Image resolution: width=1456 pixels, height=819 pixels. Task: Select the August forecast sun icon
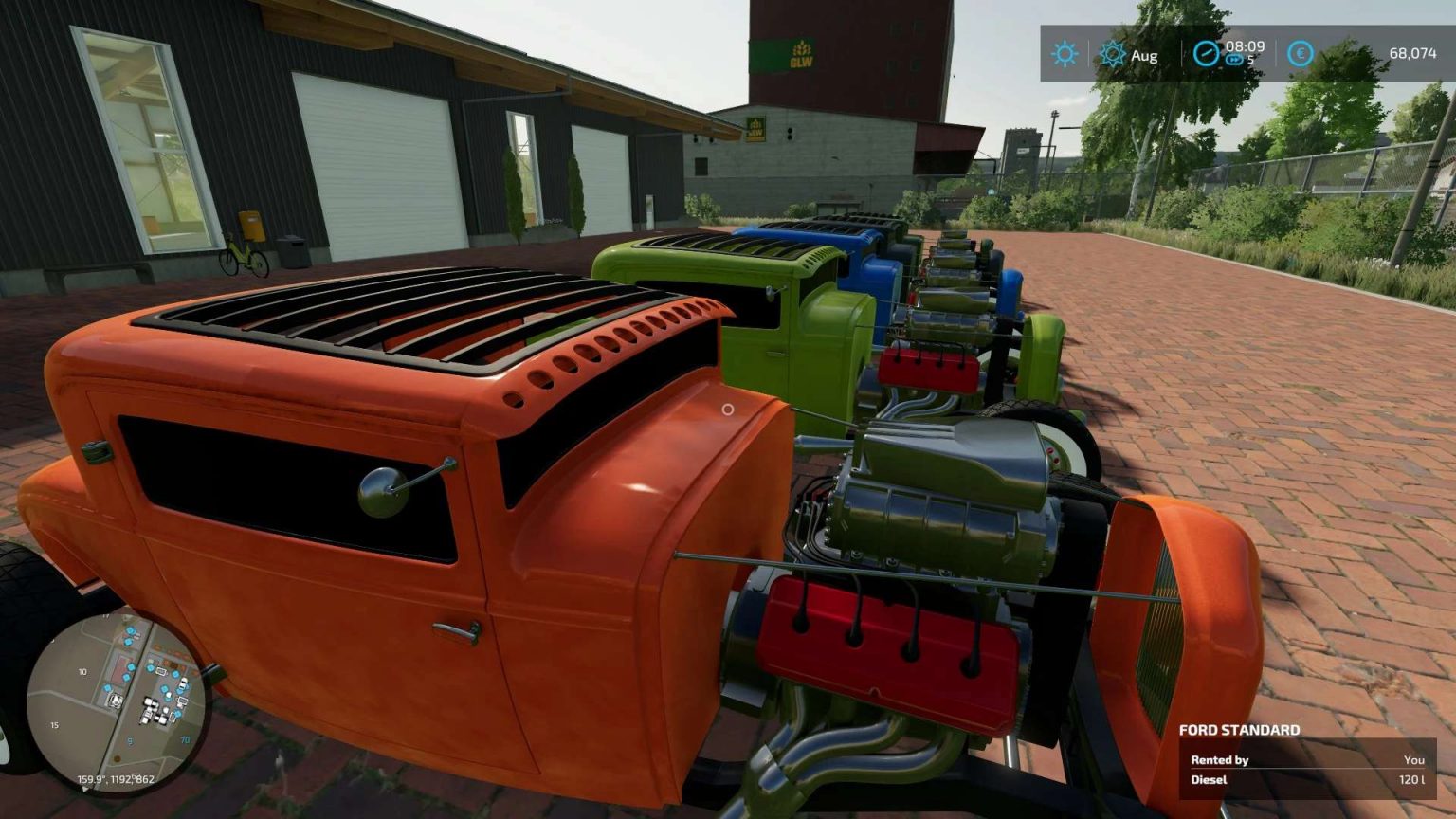(1111, 52)
